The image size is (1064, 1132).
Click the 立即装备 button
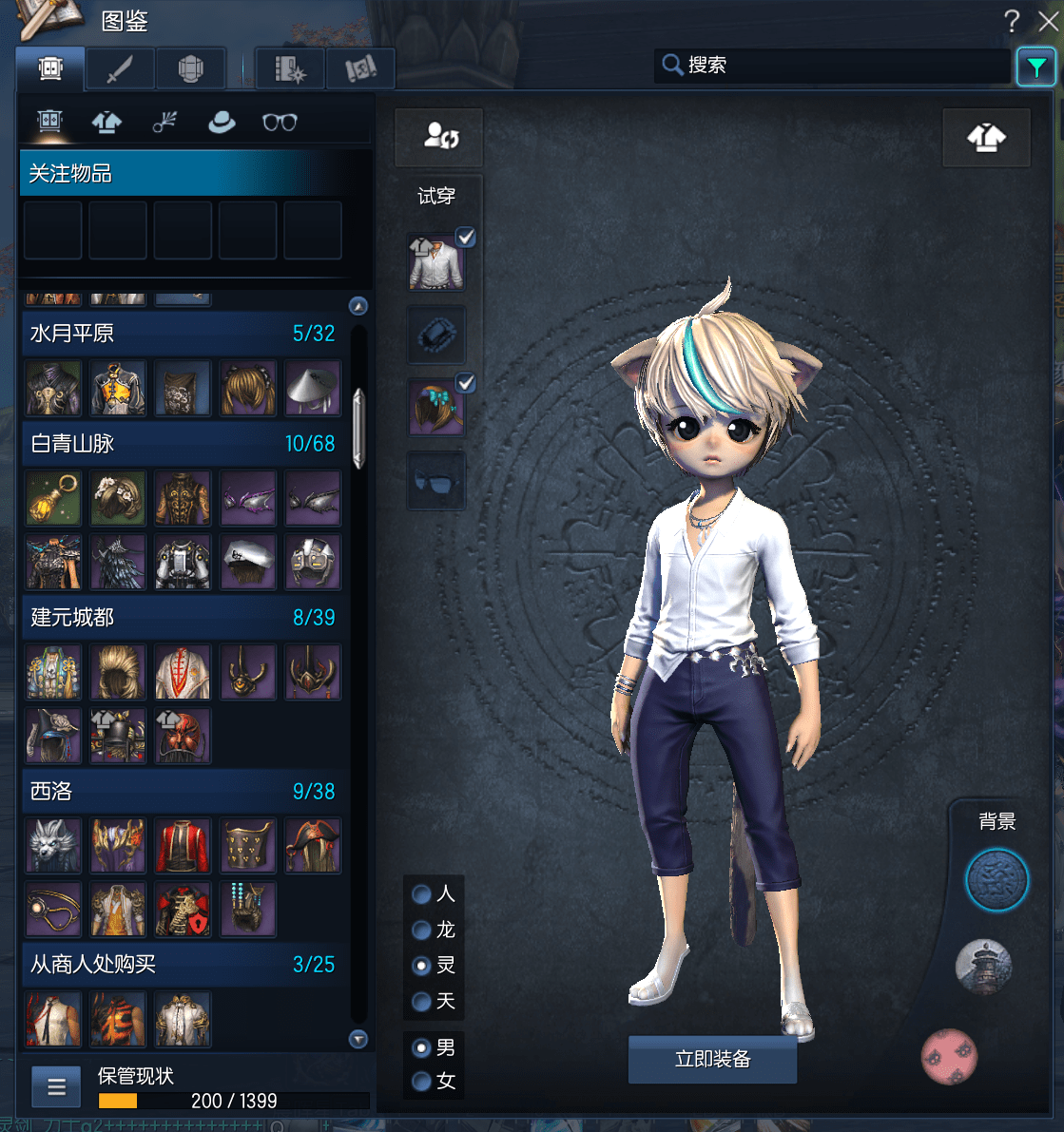(712, 1059)
